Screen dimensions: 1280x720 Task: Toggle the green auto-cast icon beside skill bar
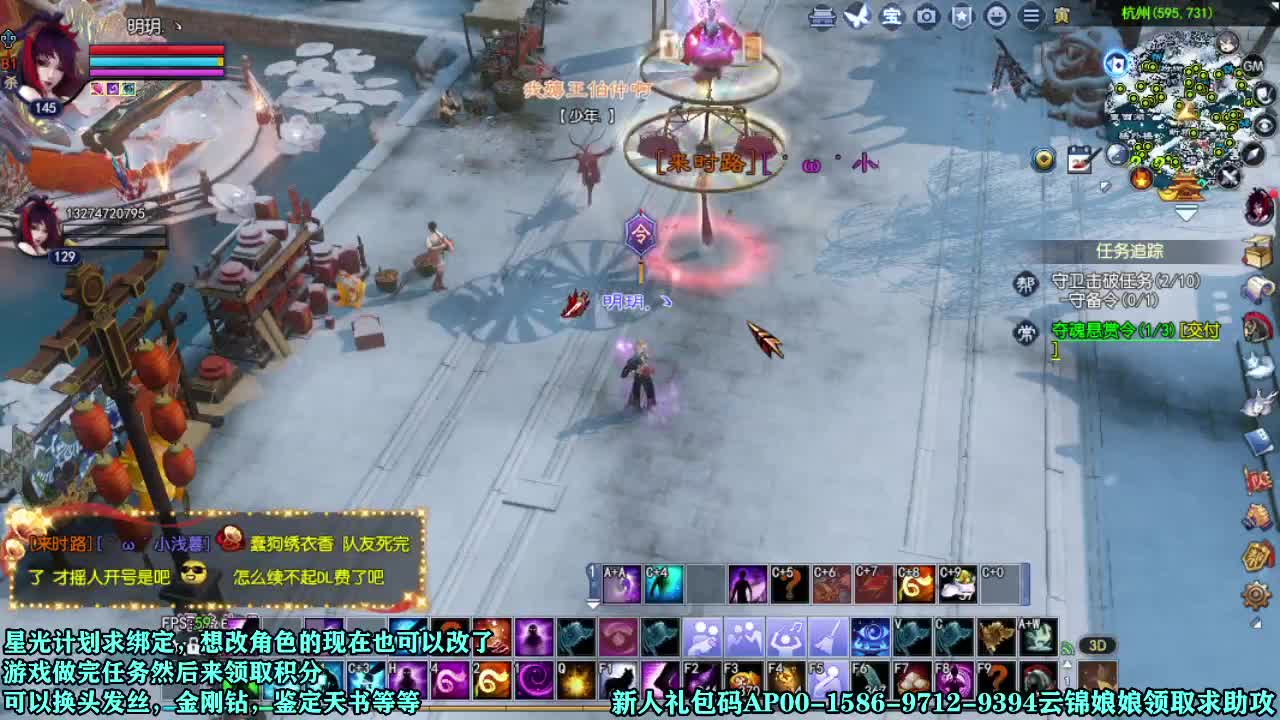1068,646
